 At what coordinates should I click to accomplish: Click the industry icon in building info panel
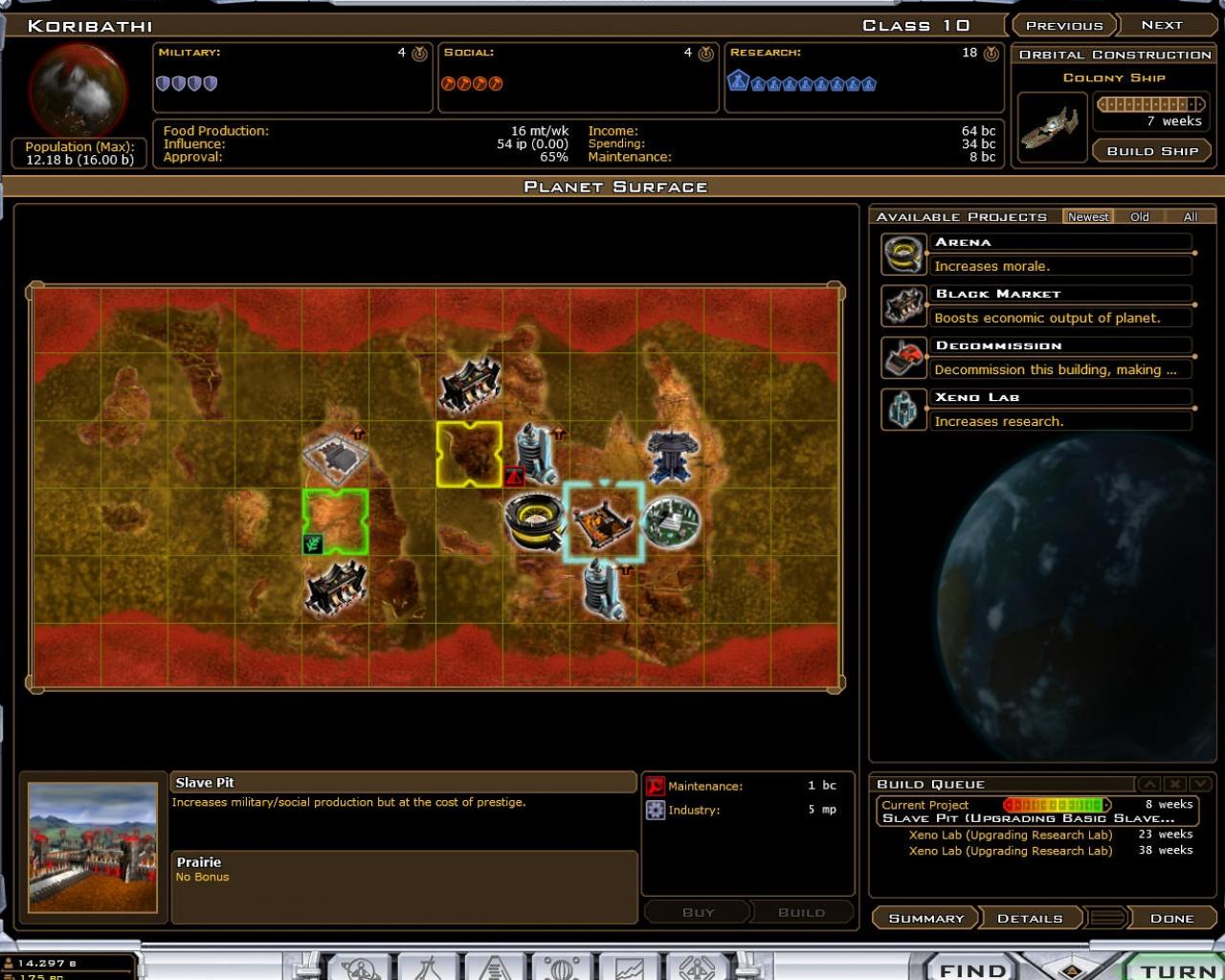(x=656, y=811)
